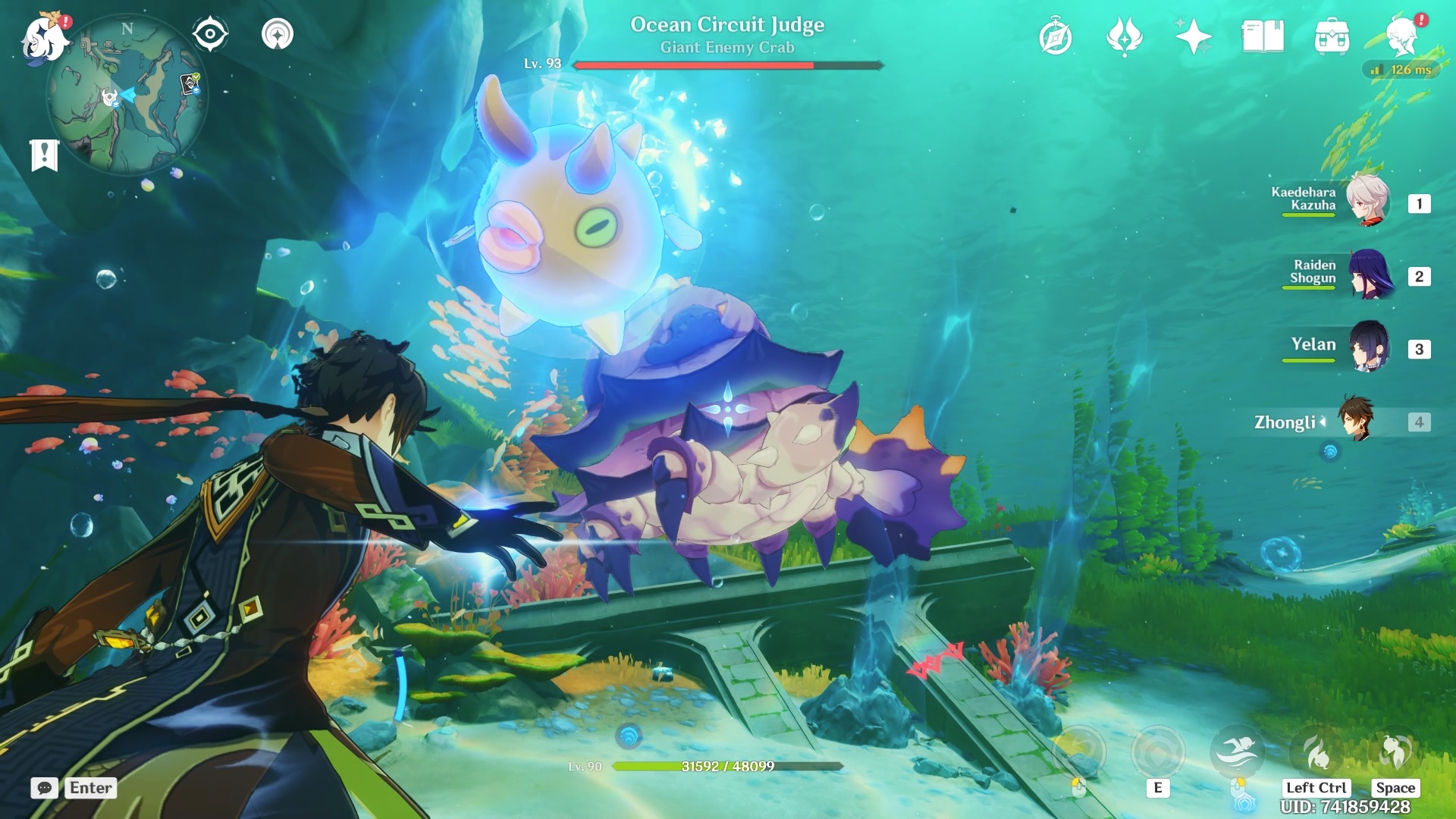
Task: Open the circular minimap
Action: pos(127,96)
